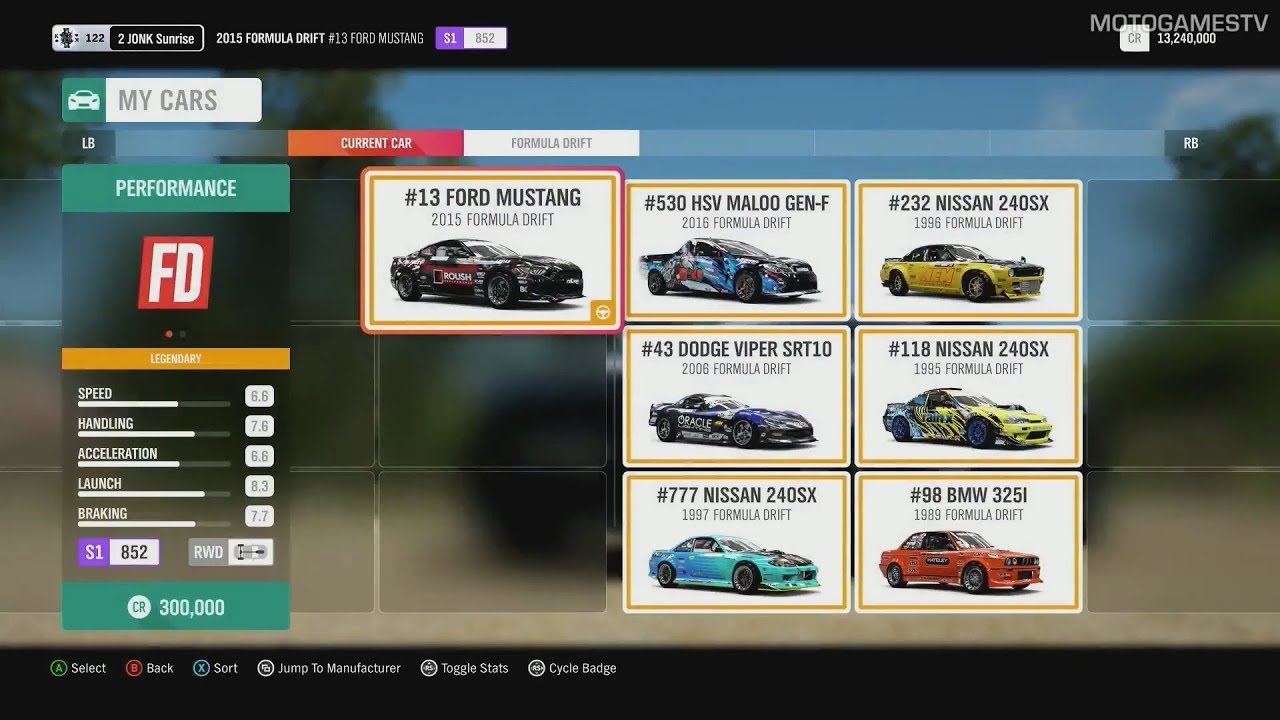Pick the #232 Nissan 240SX car
1280x720 pixels.
[968, 250]
